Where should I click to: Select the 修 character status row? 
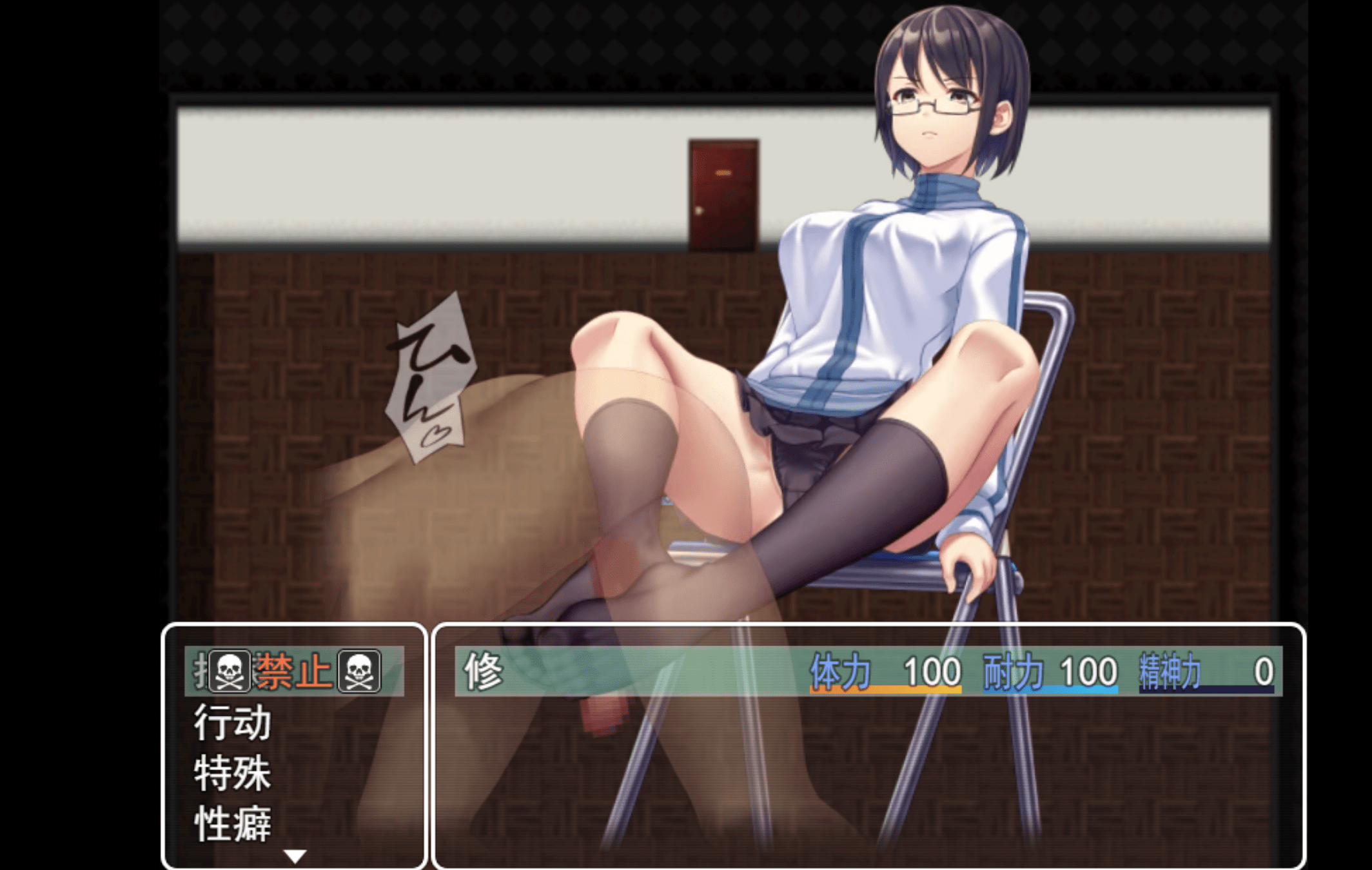coord(868,672)
